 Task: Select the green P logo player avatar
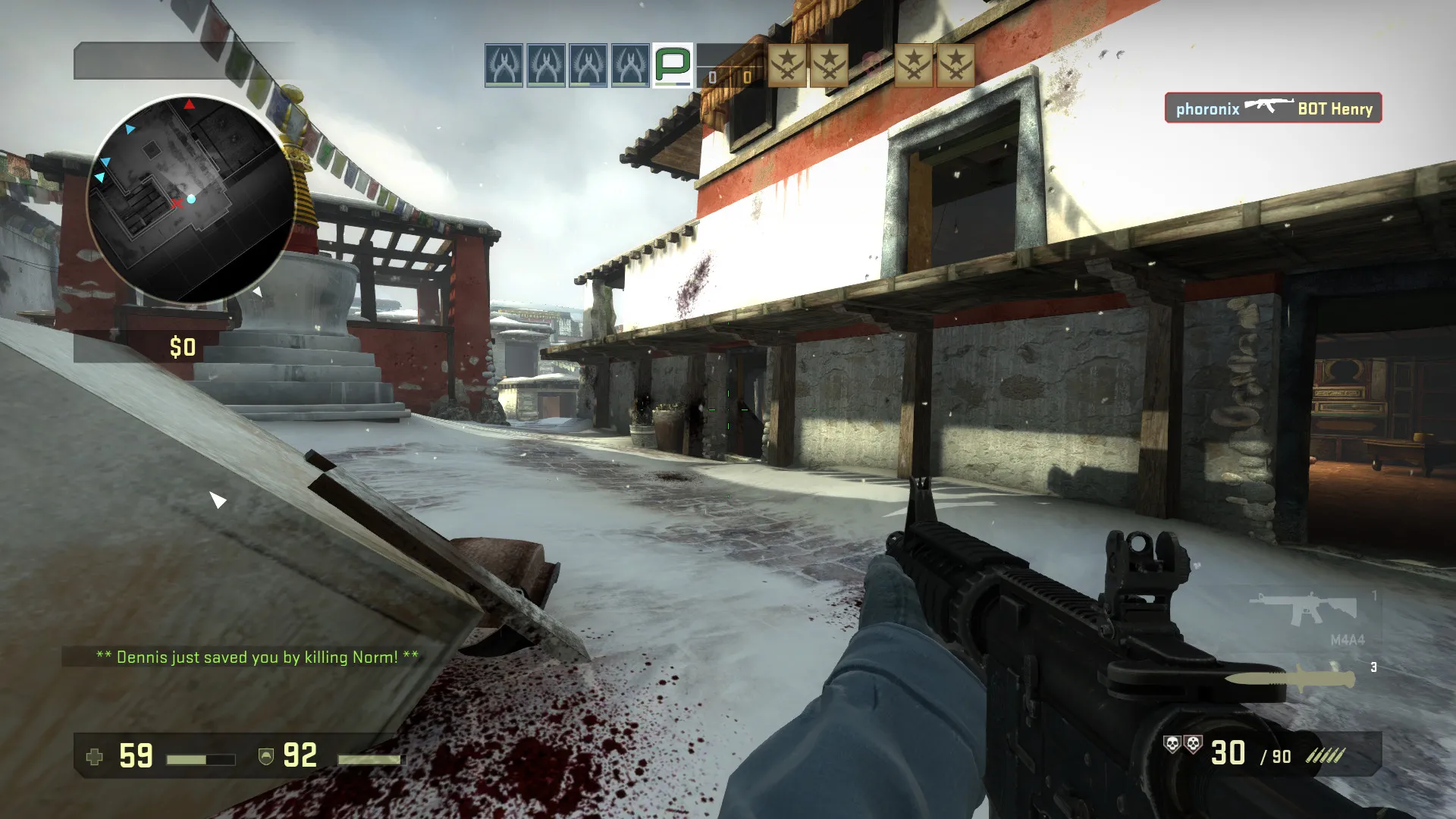coord(673,65)
